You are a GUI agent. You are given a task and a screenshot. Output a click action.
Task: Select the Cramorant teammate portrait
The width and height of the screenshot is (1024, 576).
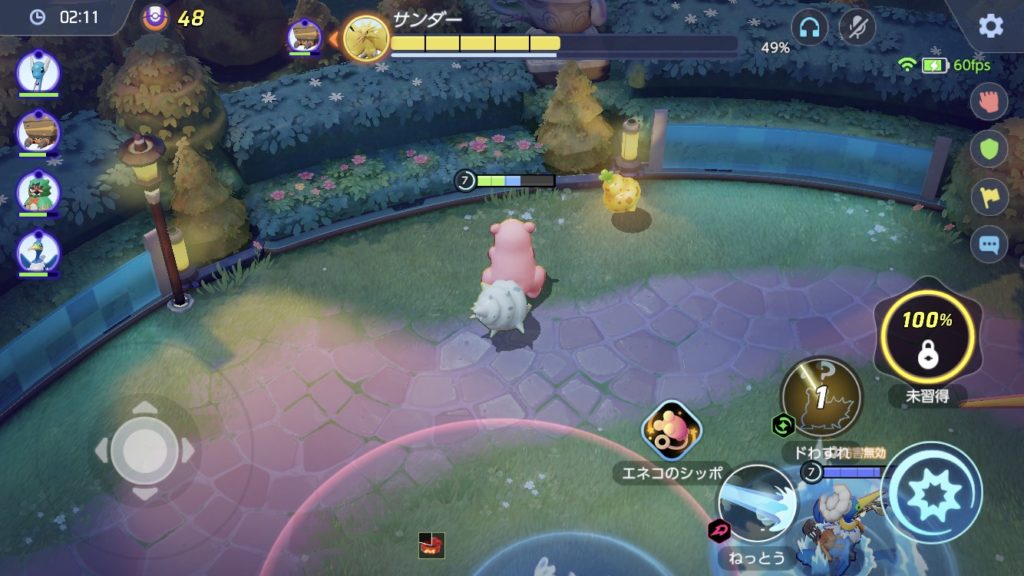[38, 250]
